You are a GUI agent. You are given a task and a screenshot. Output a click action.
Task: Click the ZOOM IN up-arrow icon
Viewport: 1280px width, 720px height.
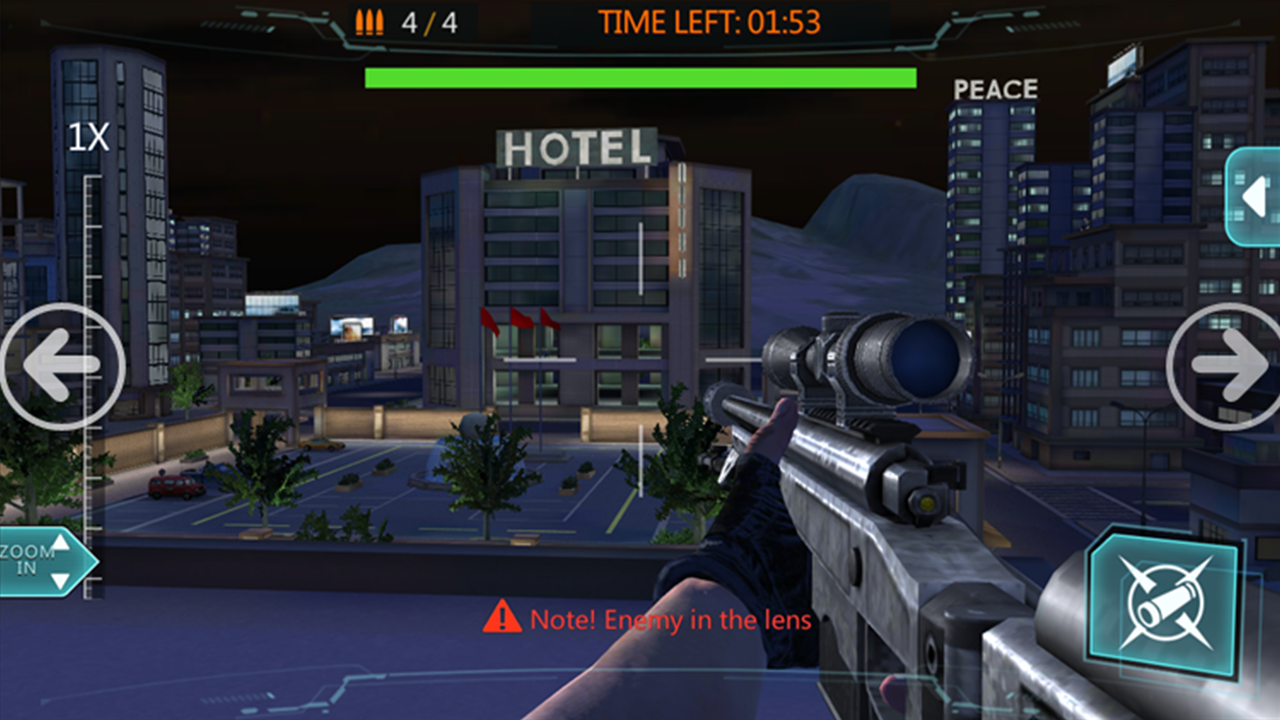[62, 547]
